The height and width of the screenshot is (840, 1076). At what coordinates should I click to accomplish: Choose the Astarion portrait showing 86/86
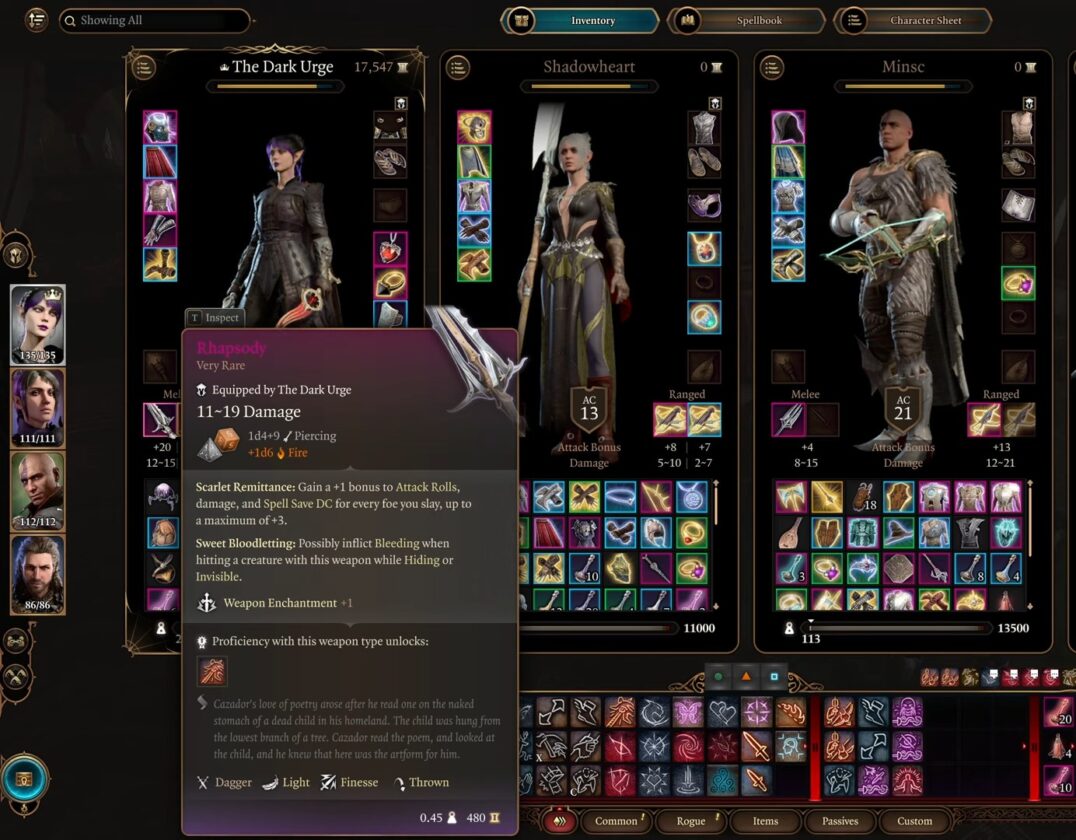[x=38, y=574]
